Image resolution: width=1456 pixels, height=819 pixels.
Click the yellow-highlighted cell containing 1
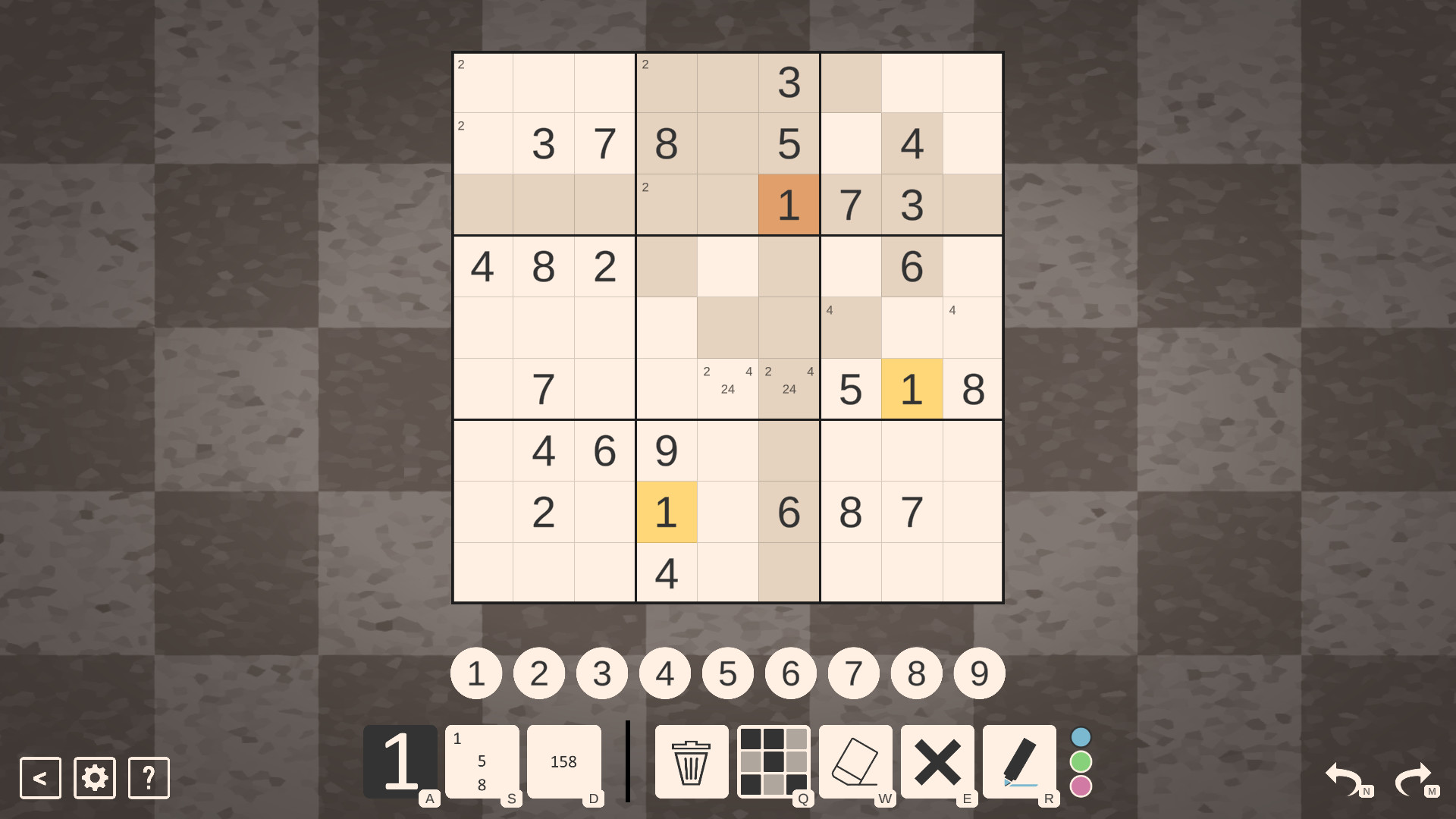(x=912, y=389)
